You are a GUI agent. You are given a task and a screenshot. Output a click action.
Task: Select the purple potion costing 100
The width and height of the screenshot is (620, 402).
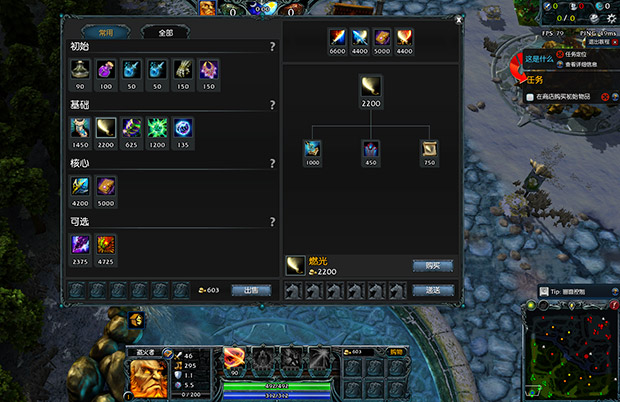click(x=106, y=70)
